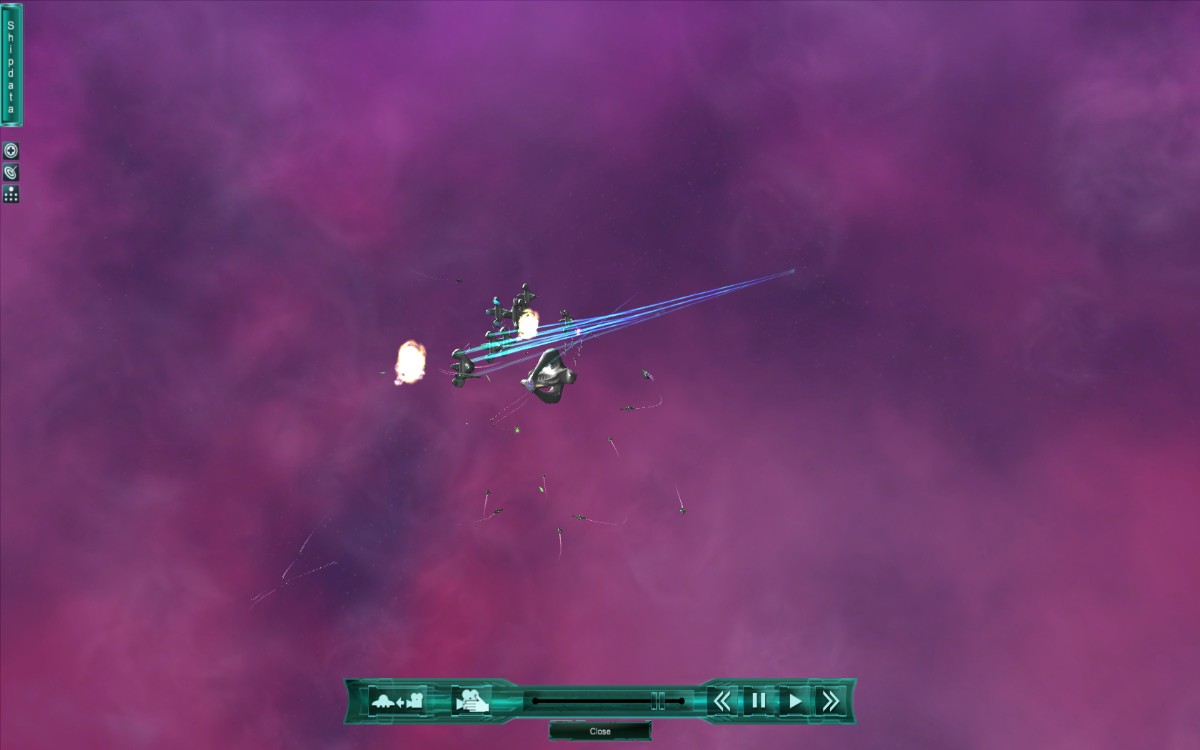
Task: Fast-forward the battle replay
Action: click(x=829, y=701)
